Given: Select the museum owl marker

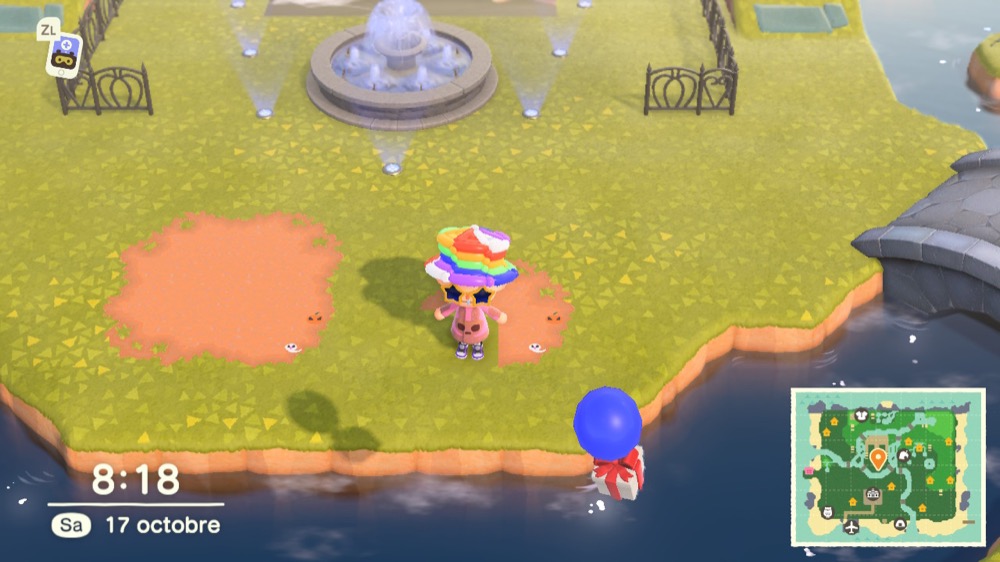Looking at the screenshot, I should 827,512.
